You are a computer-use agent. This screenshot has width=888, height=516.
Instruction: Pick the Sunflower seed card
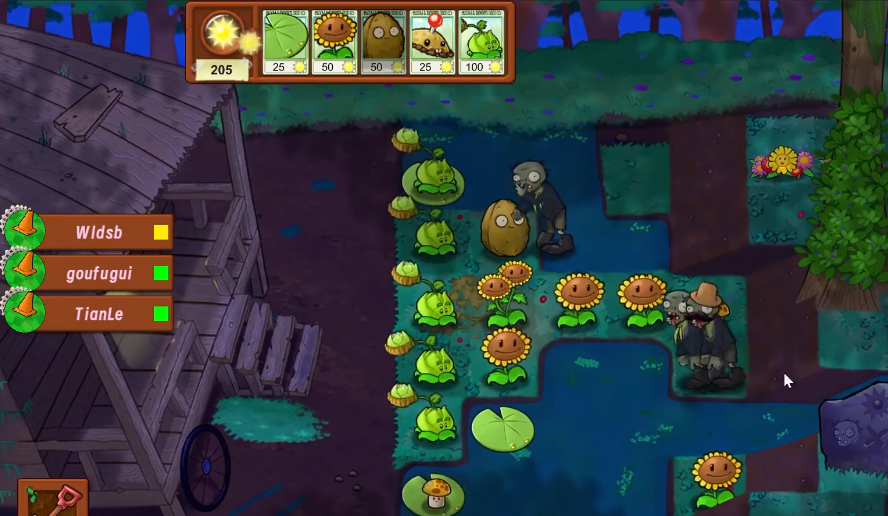(334, 42)
